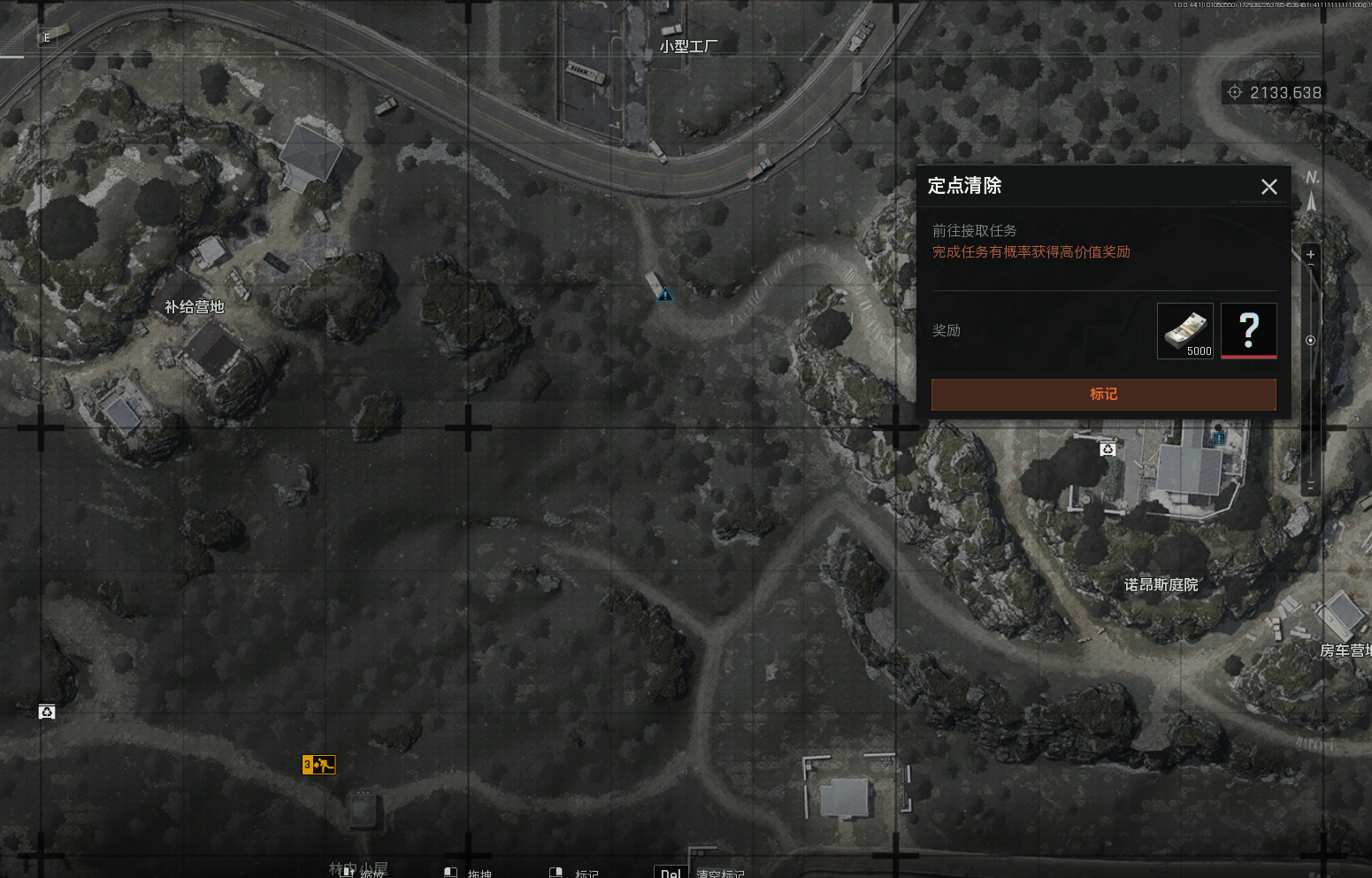
Task: Close the 定点清除 mission popup
Action: [1269, 187]
